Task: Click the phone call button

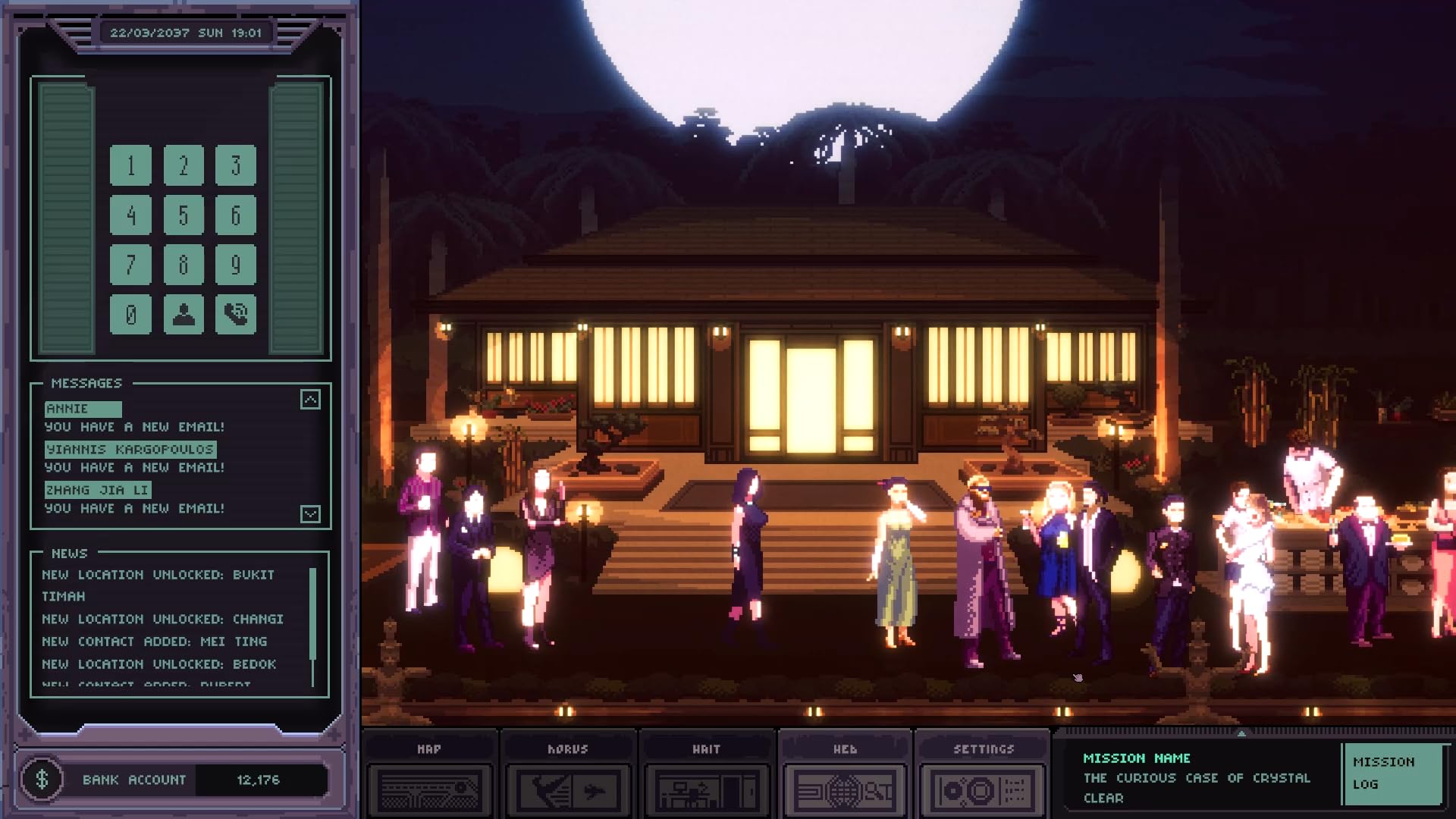Action: tap(236, 314)
